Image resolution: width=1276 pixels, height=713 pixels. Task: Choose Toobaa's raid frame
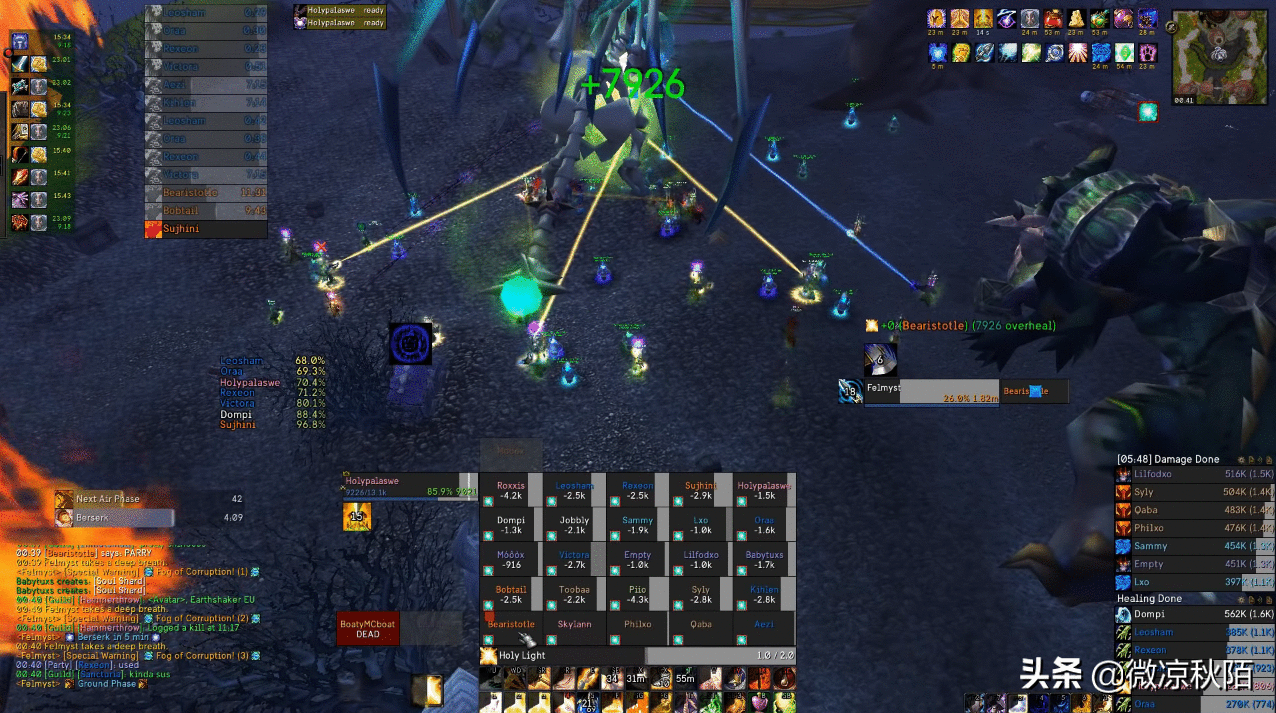574,594
